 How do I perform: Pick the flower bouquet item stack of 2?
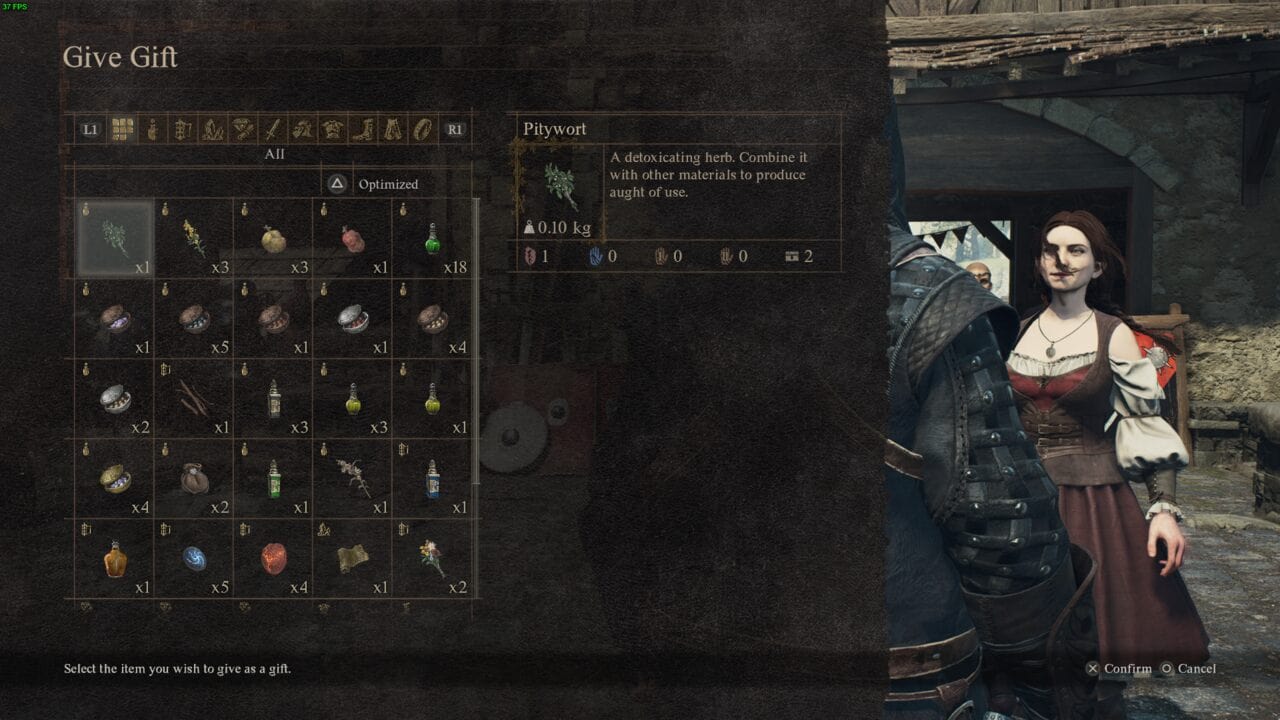(432, 557)
